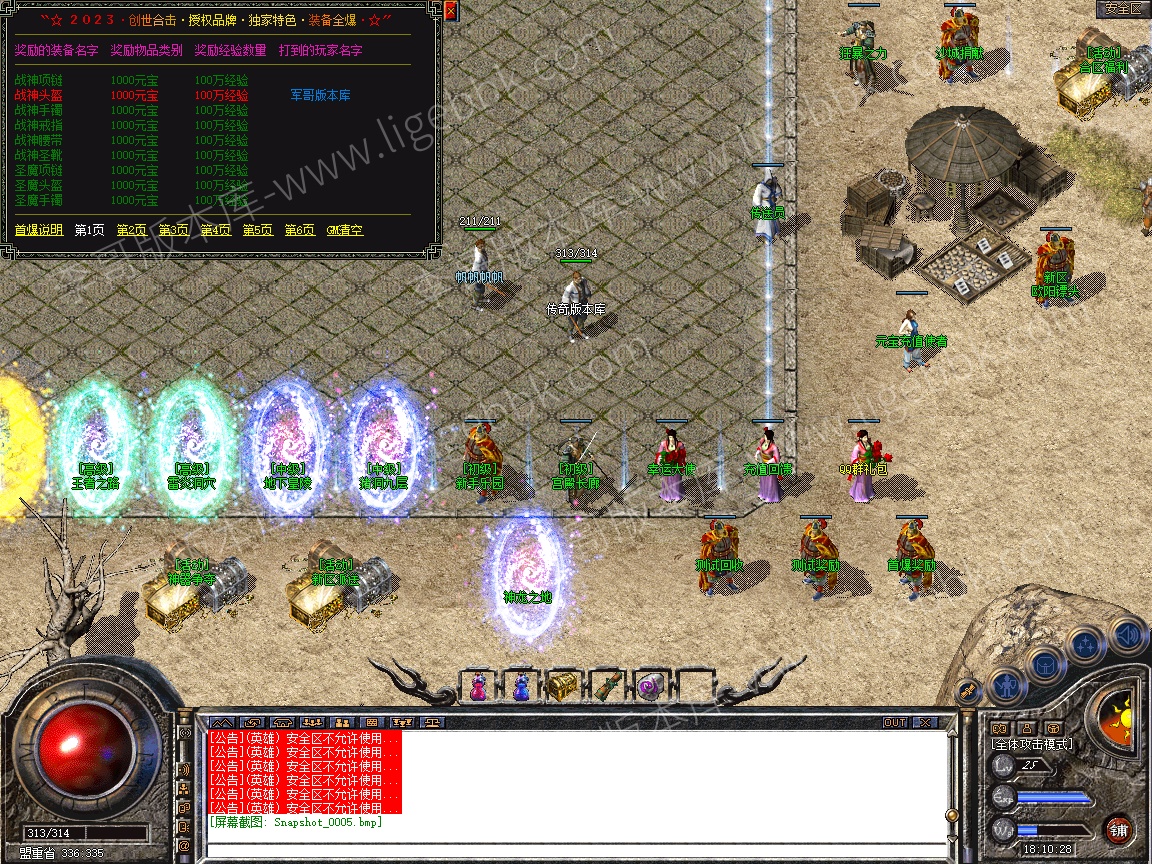Image resolution: width=1152 pixels, height=864 pixels.
Task: Close the first-drop rewards dialog
Action: click(x=450, y=11)
